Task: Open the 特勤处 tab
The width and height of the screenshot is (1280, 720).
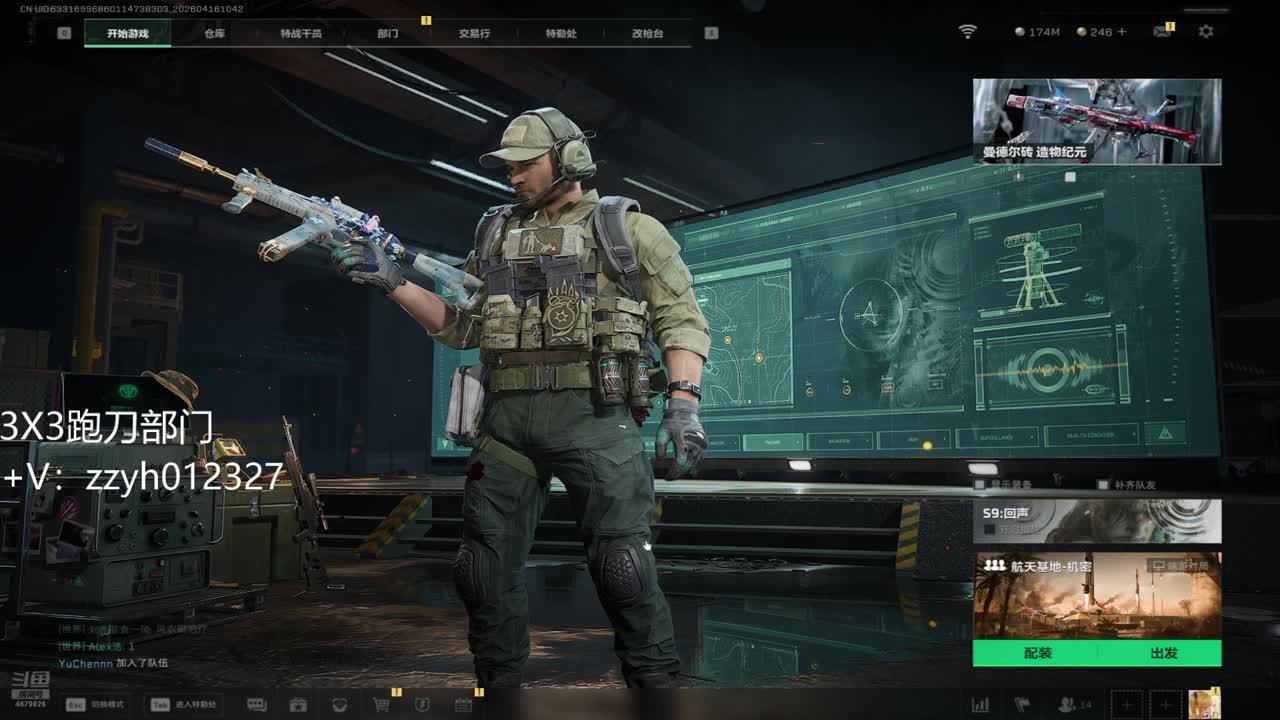Action: [x=561, y=33]
